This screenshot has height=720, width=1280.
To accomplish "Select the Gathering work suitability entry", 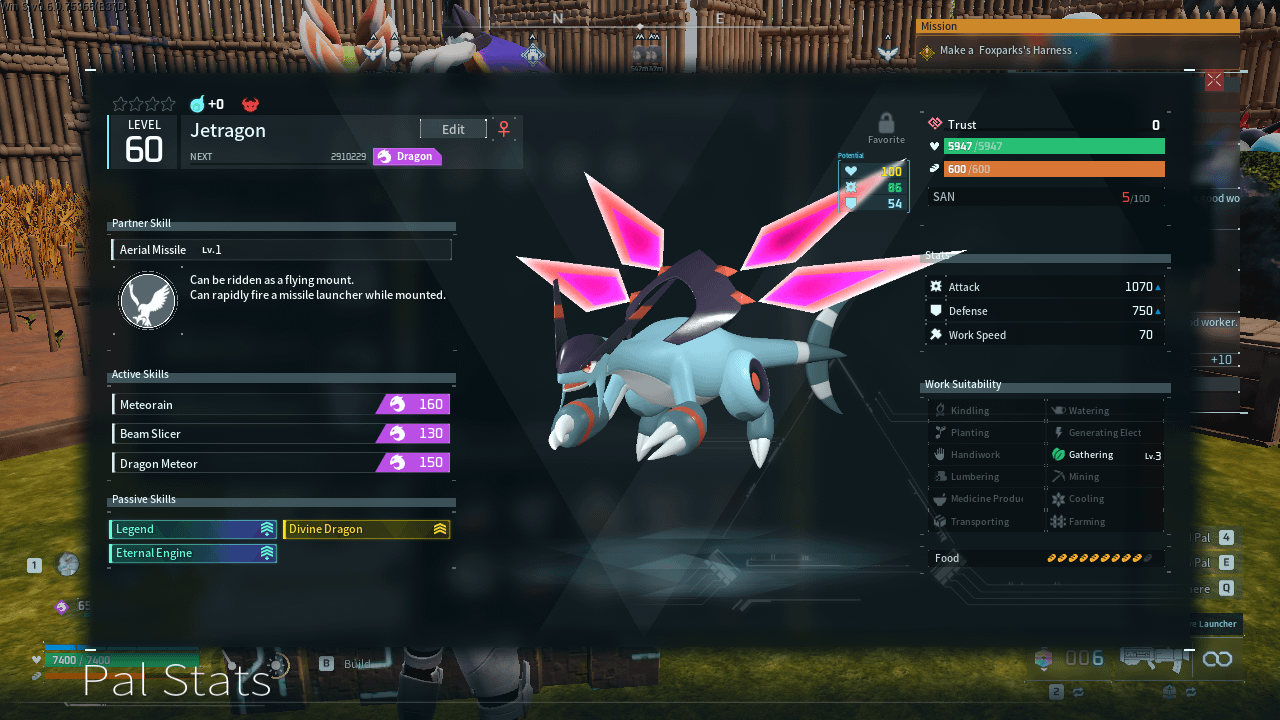I will (x=1104, y=455).
